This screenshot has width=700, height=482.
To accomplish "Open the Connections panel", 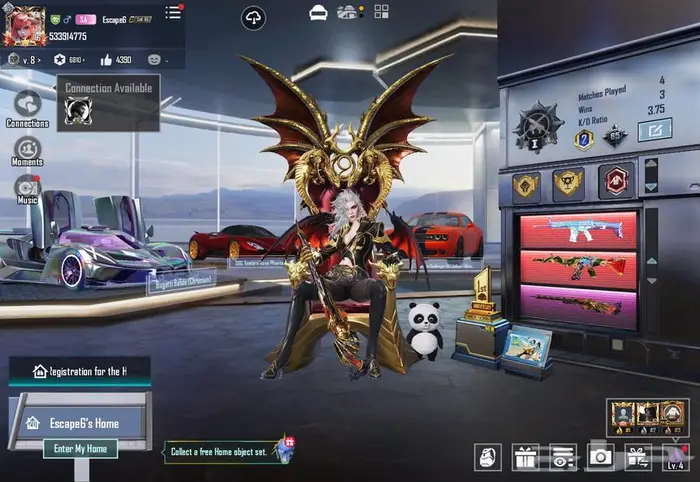I will (x=27, y=105).
